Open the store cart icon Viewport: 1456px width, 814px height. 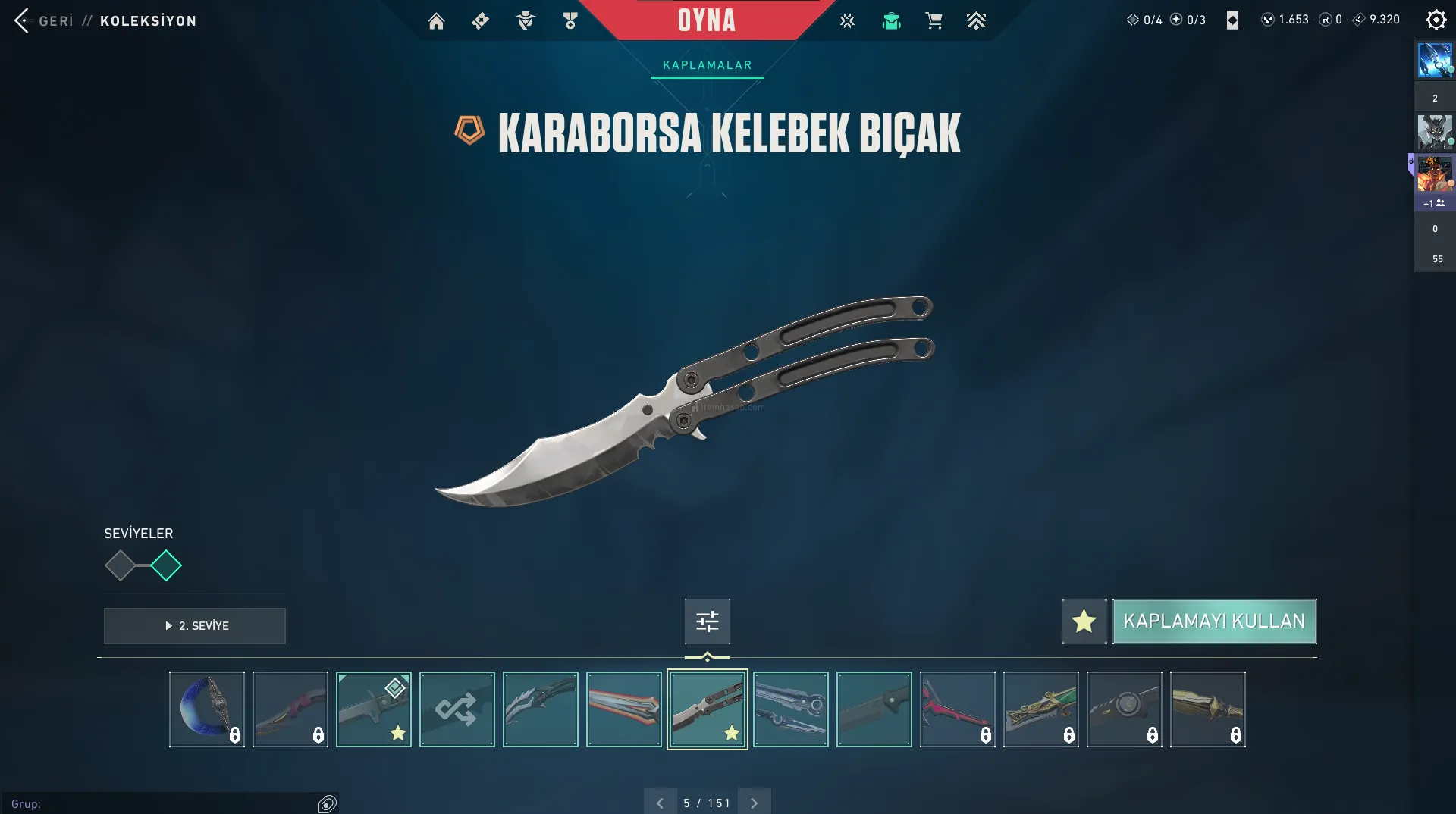[x=934, y=21]
